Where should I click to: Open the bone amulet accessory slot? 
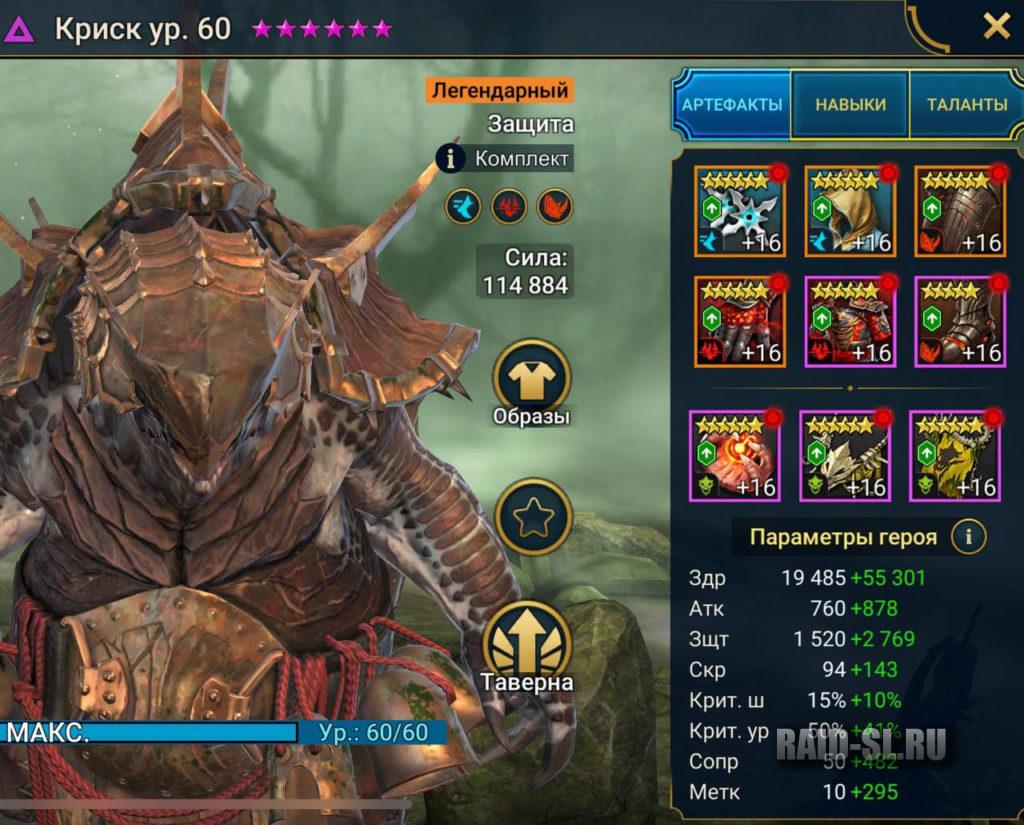point(845,455)
